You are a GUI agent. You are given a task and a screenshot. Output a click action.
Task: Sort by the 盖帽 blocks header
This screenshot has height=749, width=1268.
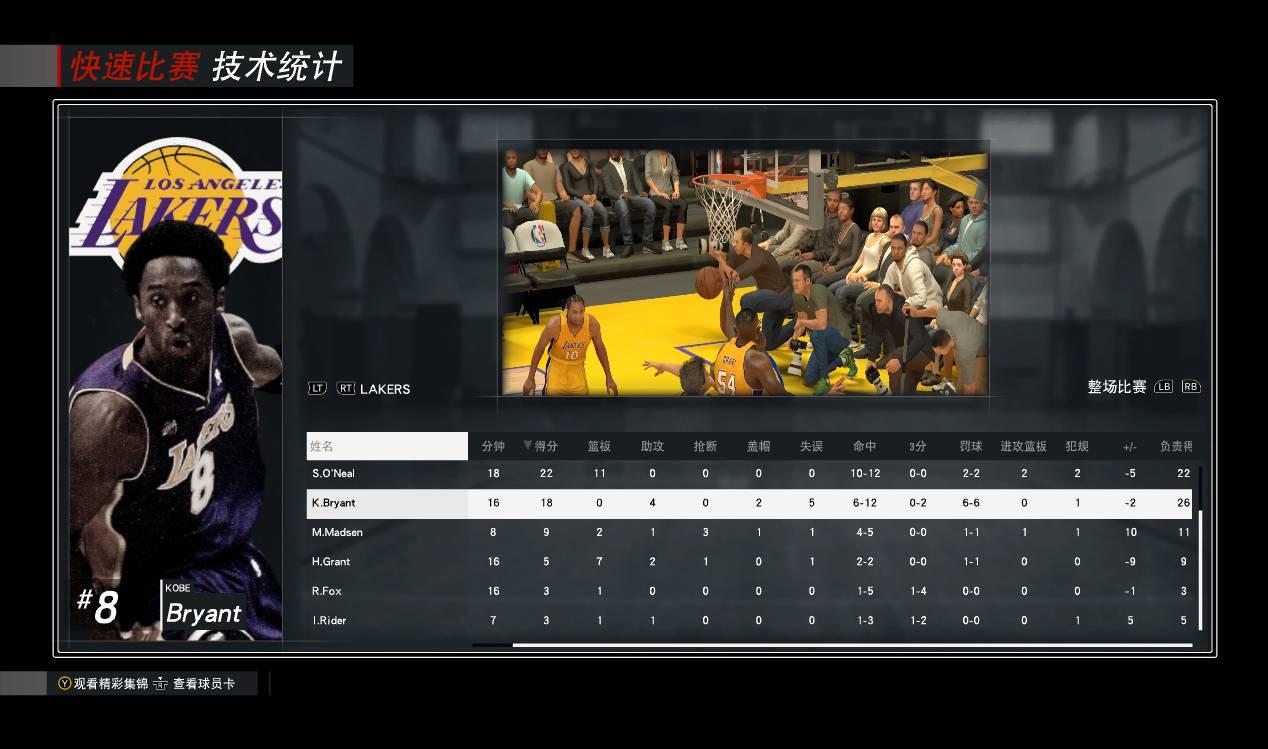758,446
